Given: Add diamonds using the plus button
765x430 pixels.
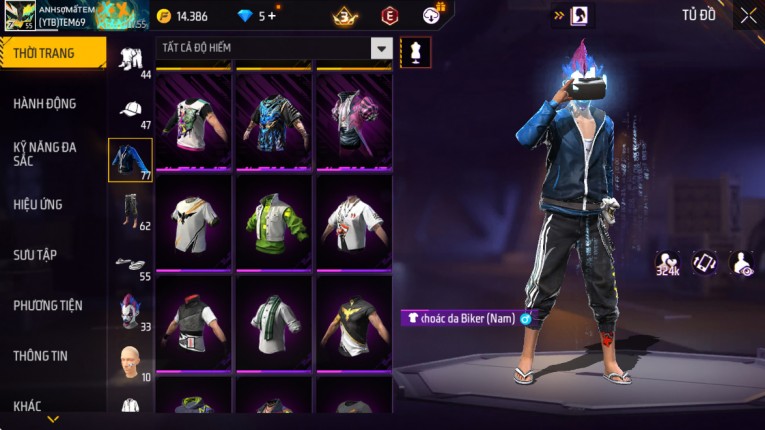Looking at the screenshot, I should [270, 16].
